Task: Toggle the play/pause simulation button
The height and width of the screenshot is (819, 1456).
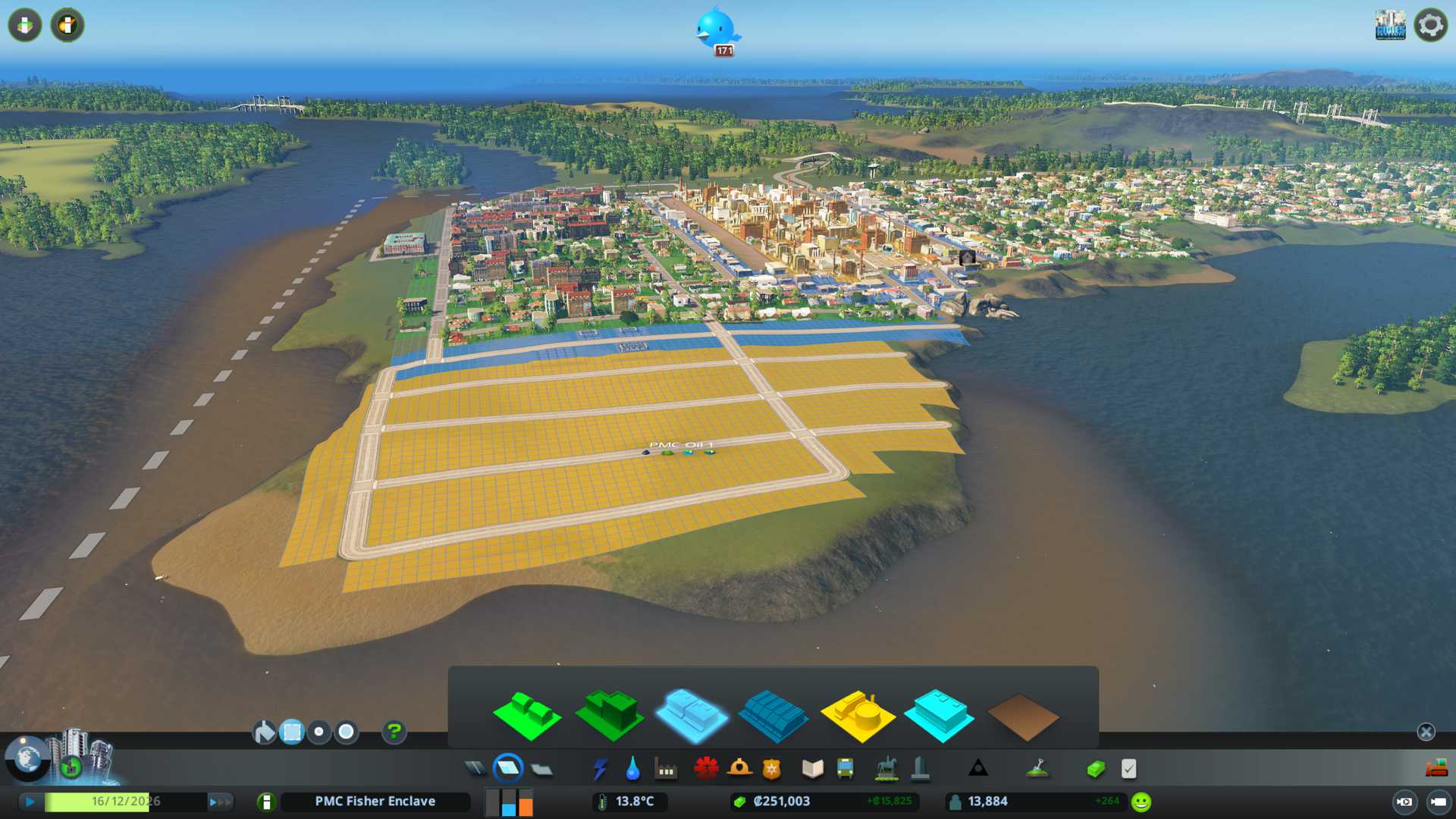Action: [30, 802]
